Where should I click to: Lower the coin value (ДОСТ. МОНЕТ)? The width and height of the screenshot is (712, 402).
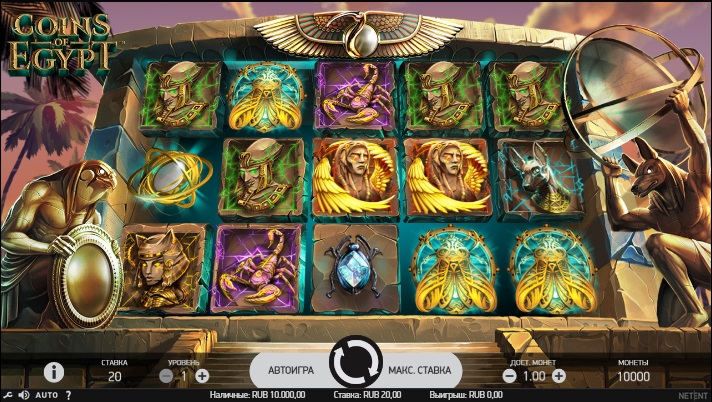click(508, 376)
